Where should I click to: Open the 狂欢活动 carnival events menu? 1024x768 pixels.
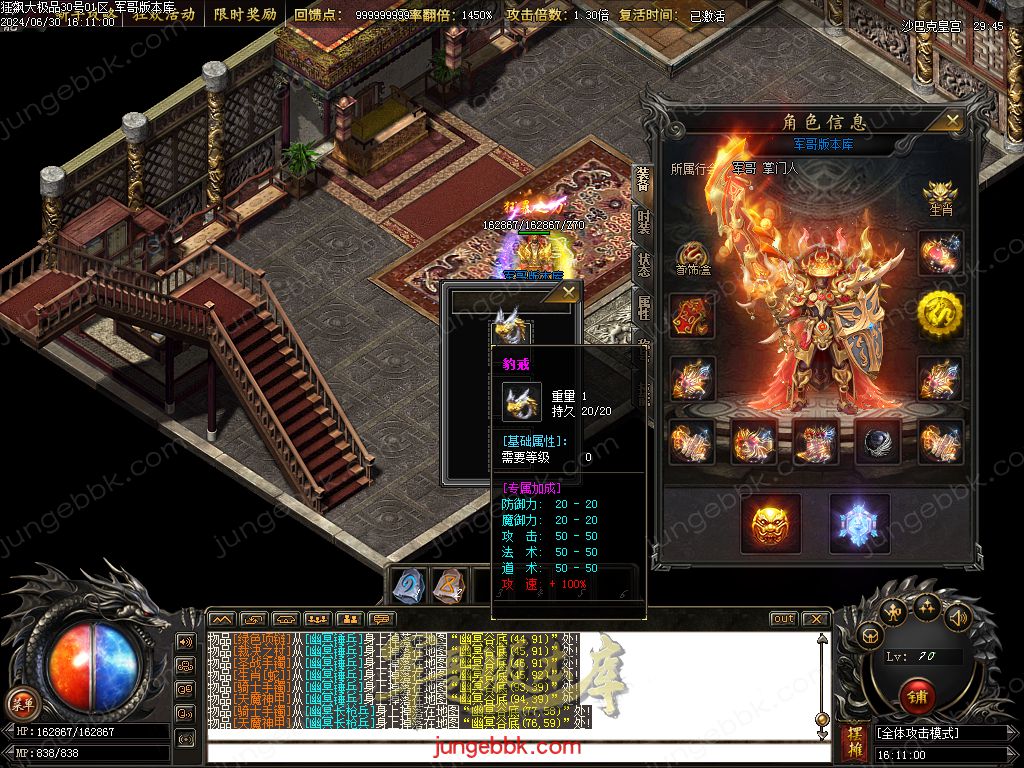tap(163, 14)
